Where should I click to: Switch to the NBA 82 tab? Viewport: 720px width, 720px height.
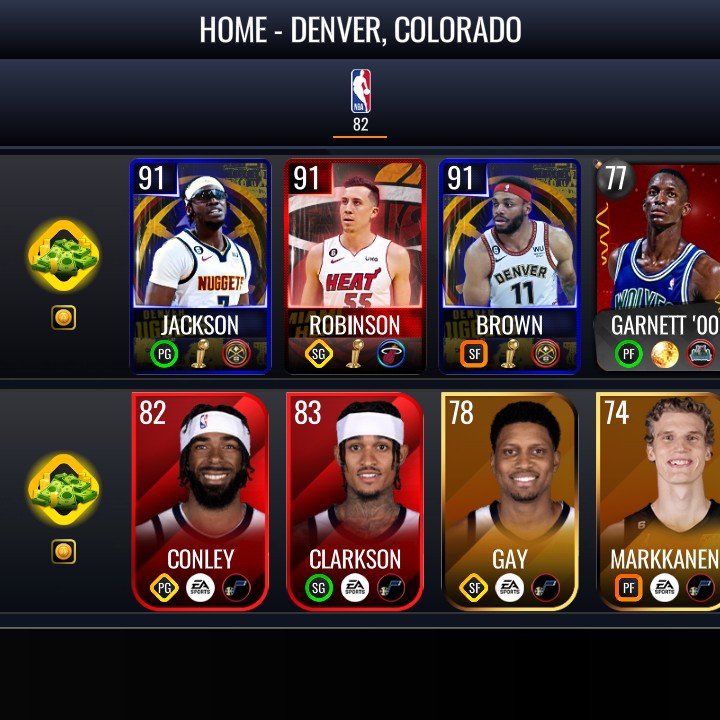360,101
